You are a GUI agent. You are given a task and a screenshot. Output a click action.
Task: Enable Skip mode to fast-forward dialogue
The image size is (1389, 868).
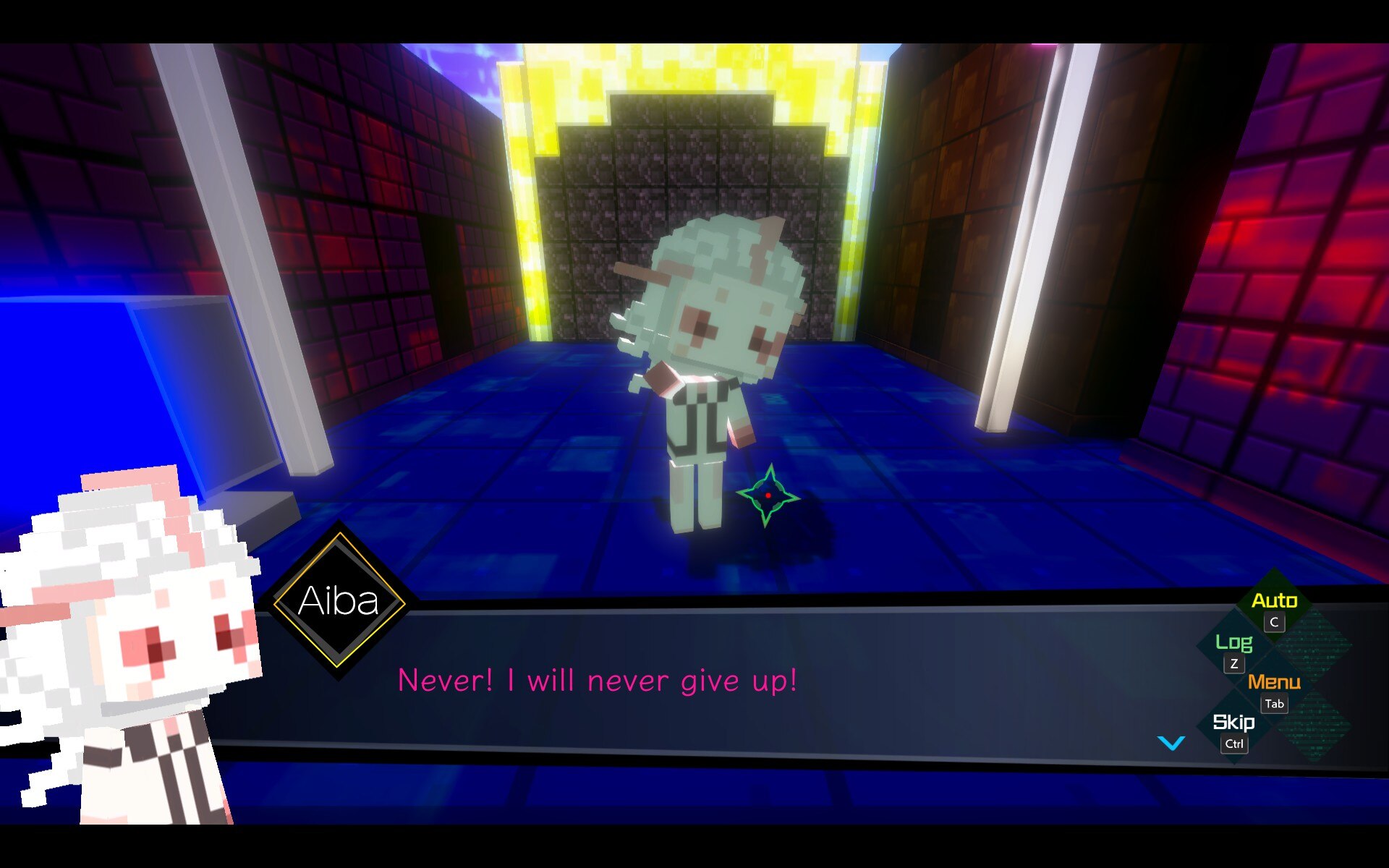(1236, 722)
